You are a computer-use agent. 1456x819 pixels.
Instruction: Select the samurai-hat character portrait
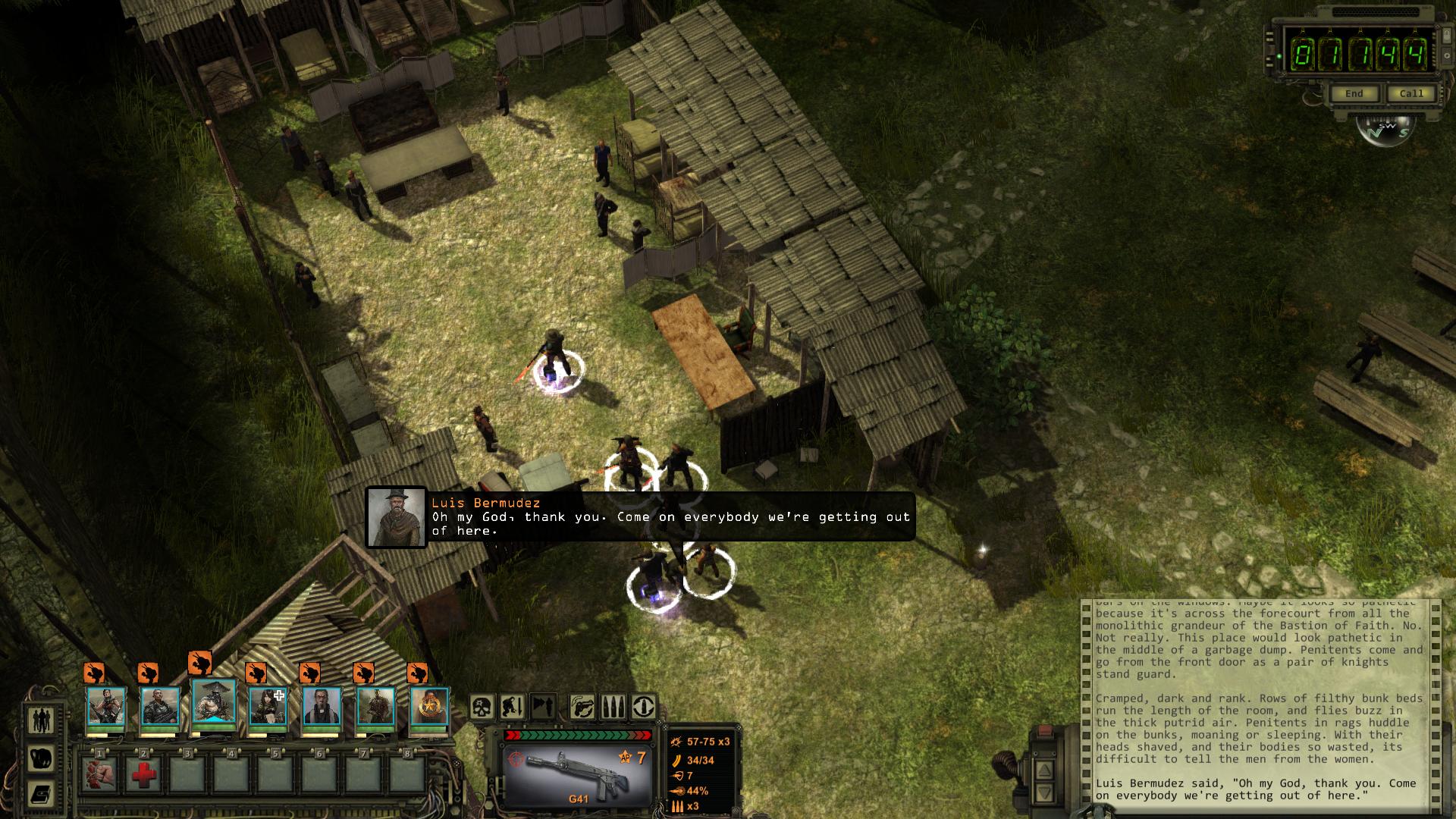(214, 705)
